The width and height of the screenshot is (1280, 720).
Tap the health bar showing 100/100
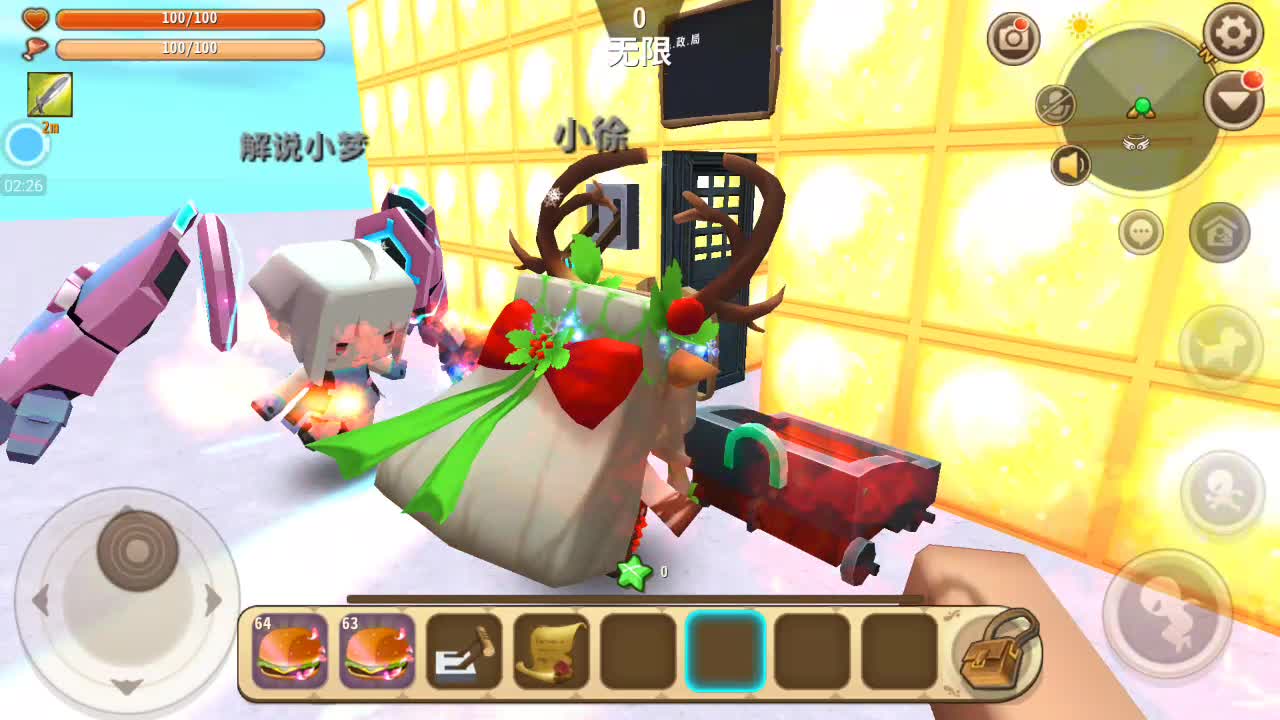[x=190, y=17]
